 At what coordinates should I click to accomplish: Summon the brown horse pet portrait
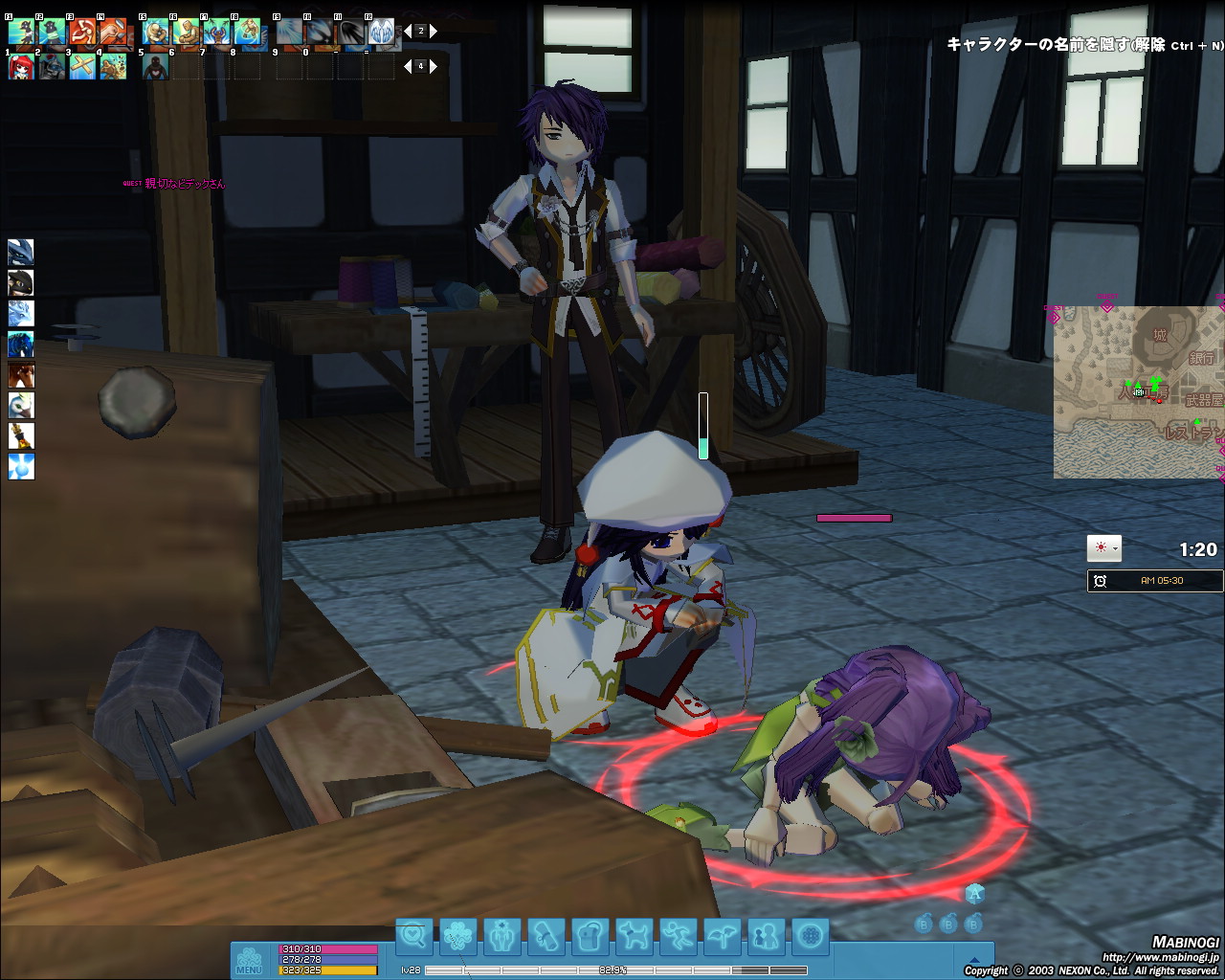(21, 374)
